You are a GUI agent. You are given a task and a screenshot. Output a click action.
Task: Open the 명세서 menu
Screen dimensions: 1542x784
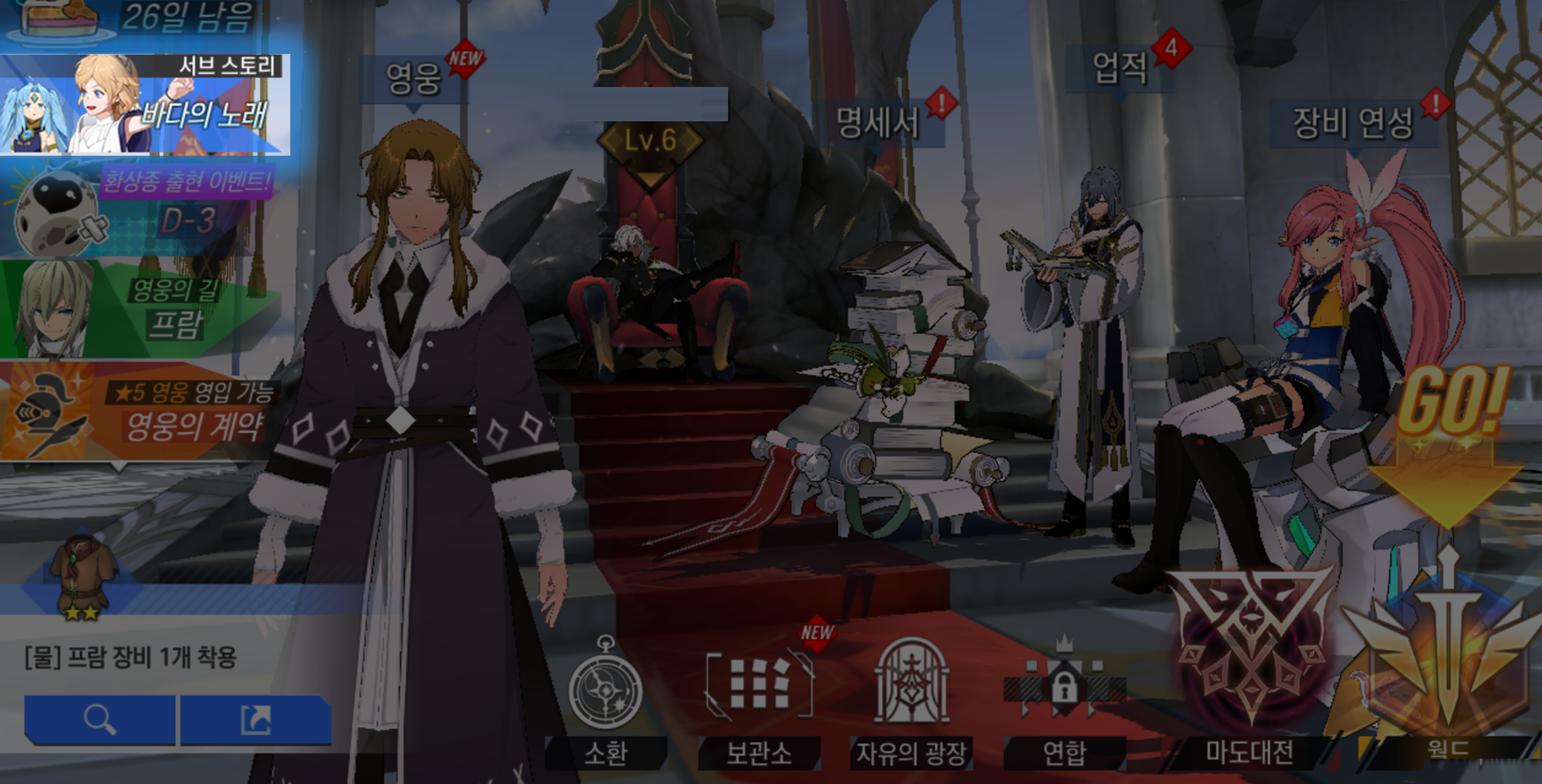click(x=879, y=122)
